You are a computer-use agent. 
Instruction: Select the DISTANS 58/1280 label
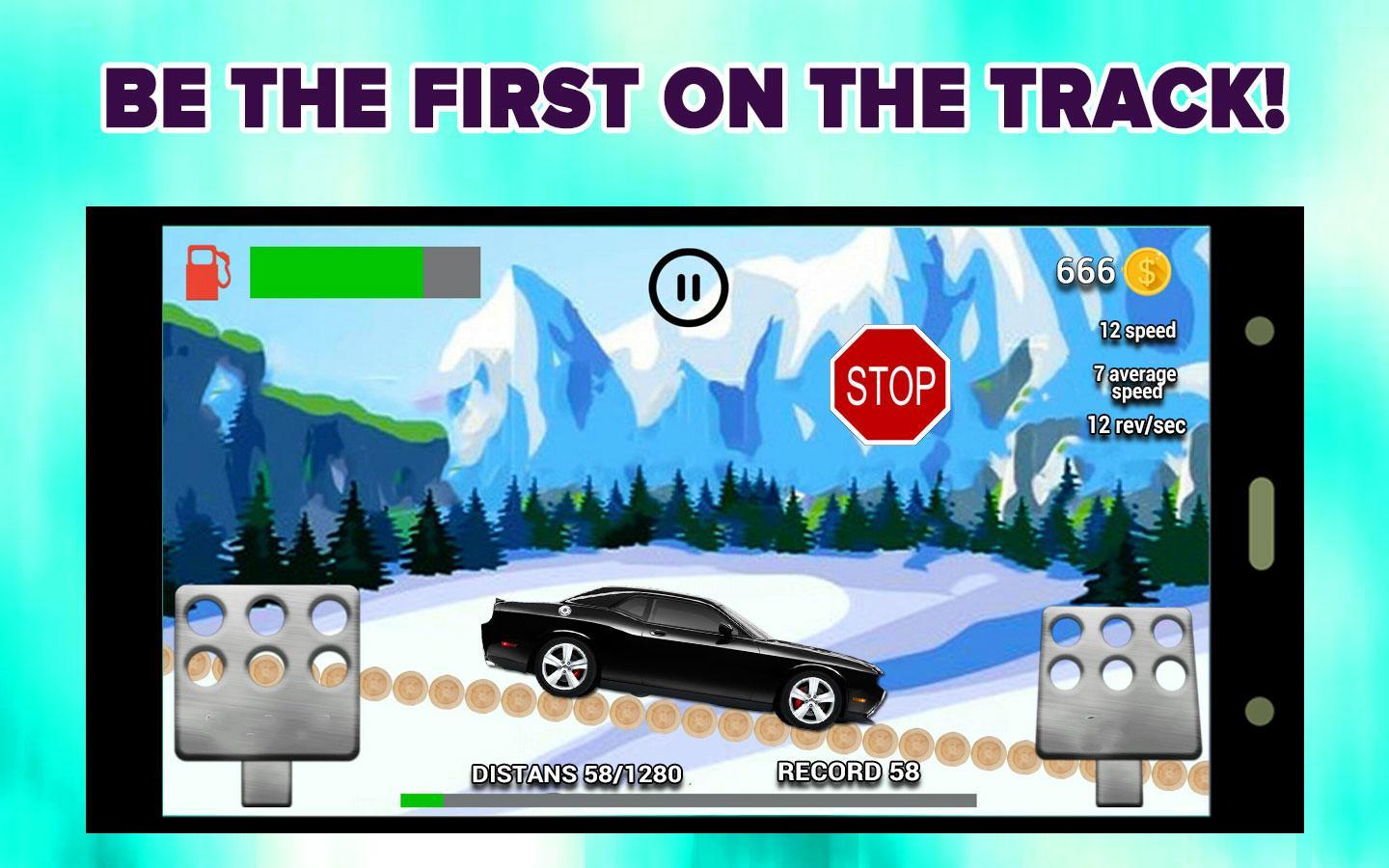(x=575, y=773)
